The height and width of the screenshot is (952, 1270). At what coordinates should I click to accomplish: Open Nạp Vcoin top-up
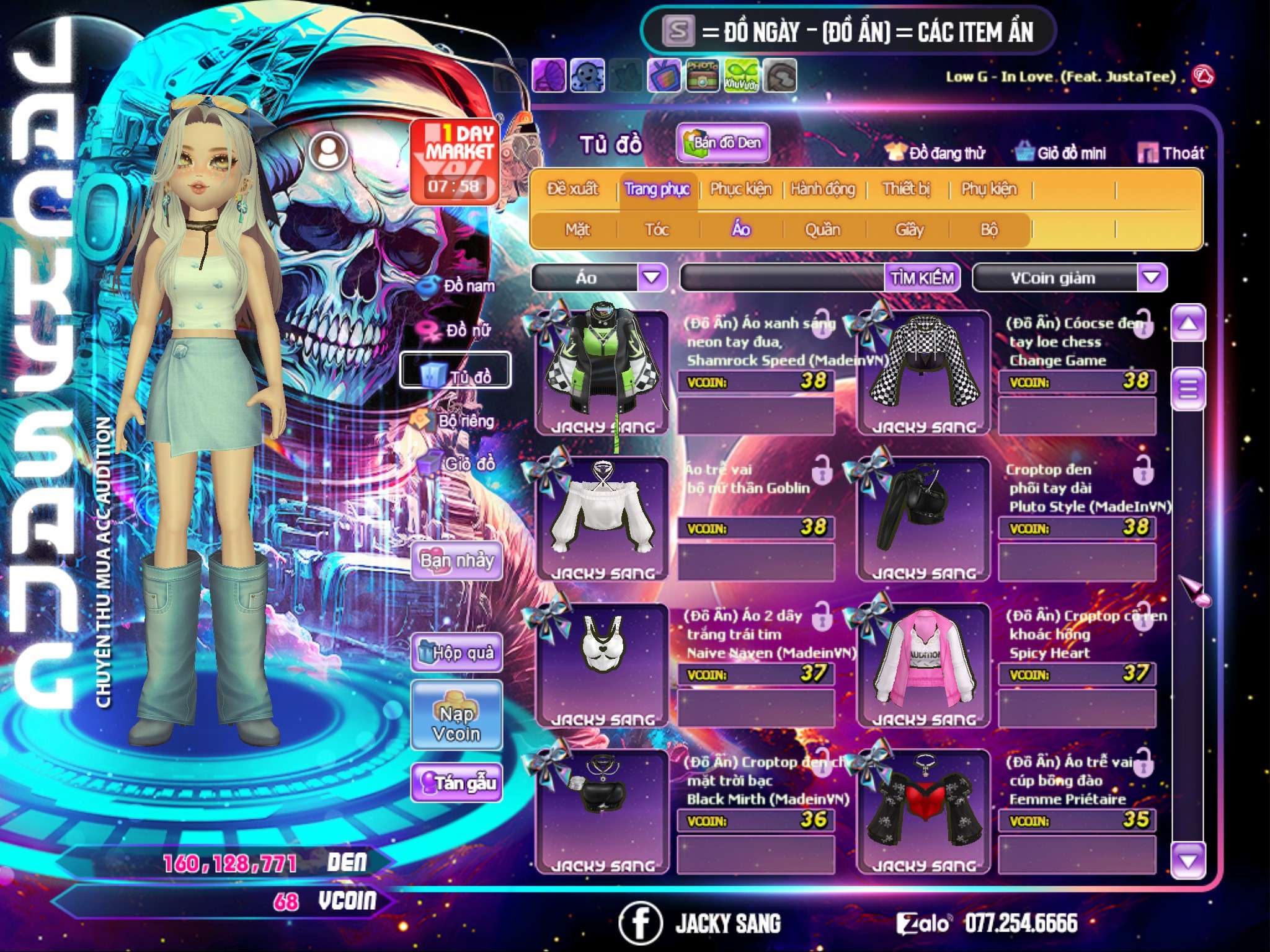[456, 723]
